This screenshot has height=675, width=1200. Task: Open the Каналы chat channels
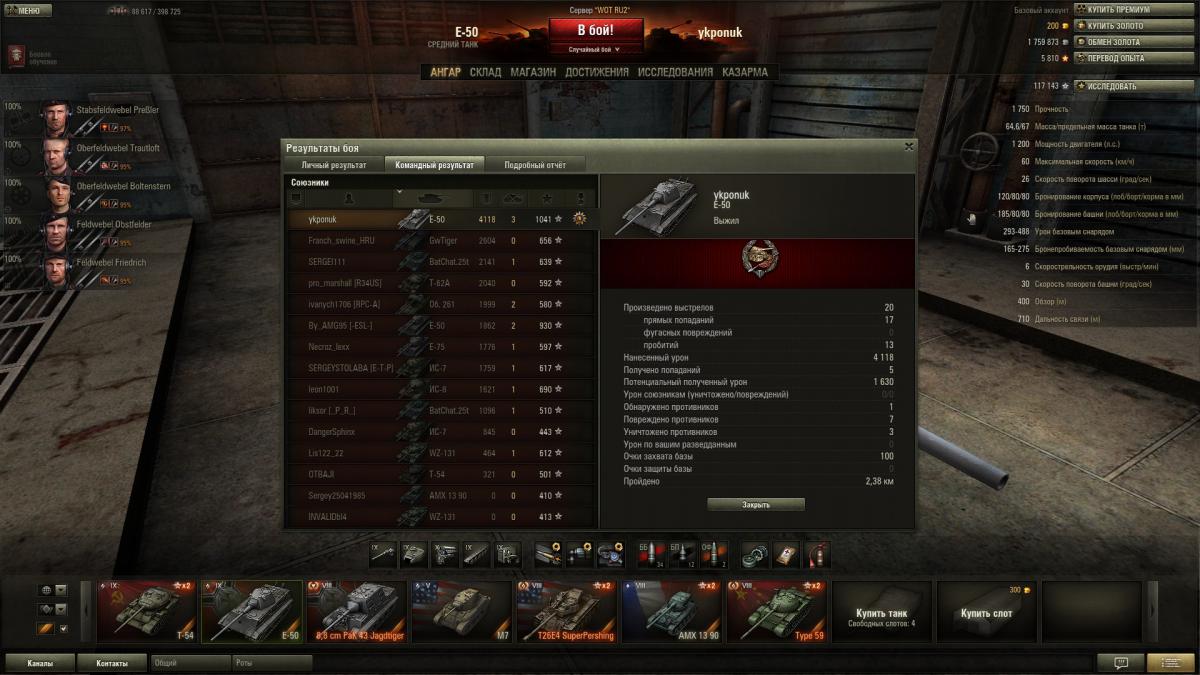[41, 663]
